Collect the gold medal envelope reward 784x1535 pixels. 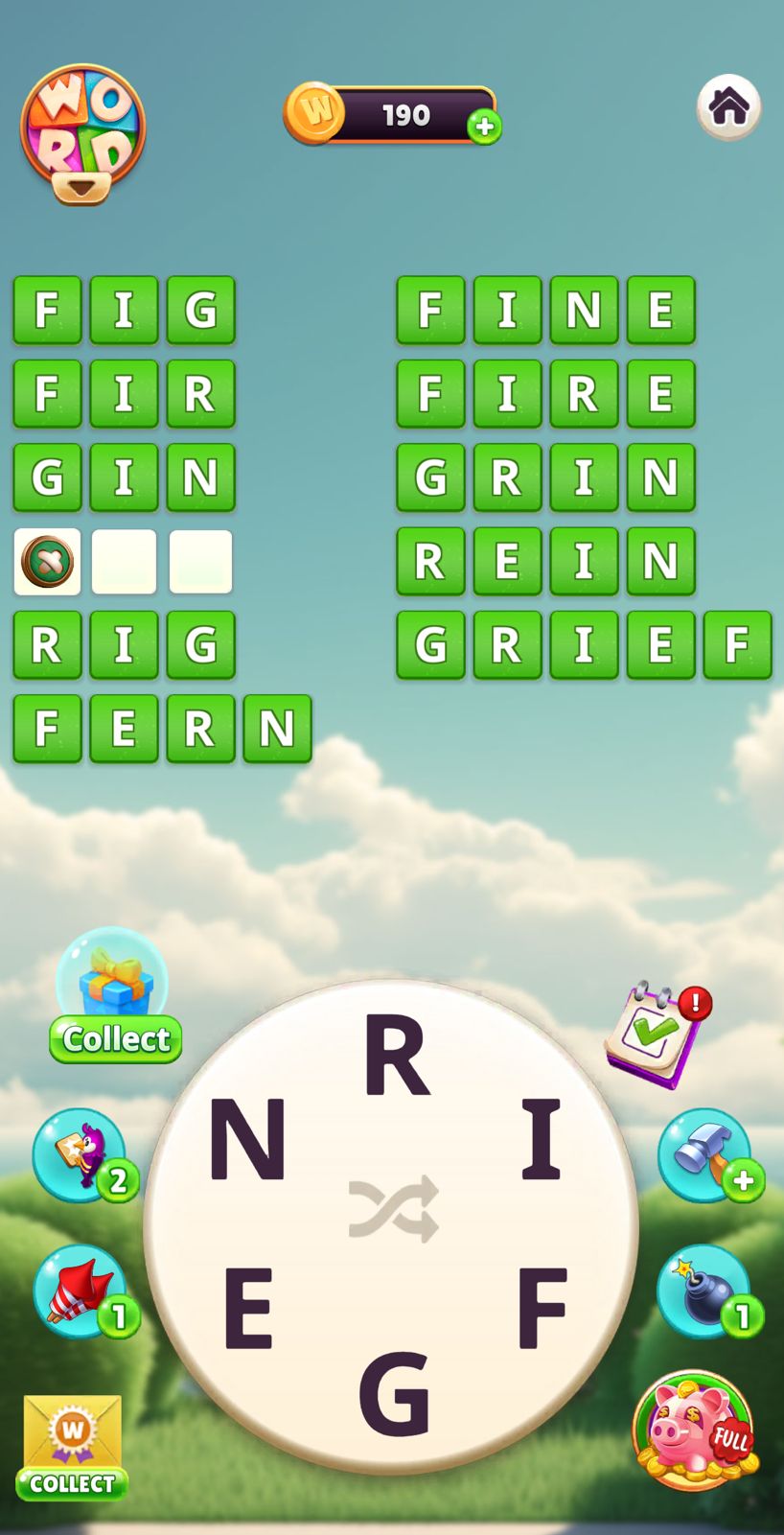point(72,1447)
